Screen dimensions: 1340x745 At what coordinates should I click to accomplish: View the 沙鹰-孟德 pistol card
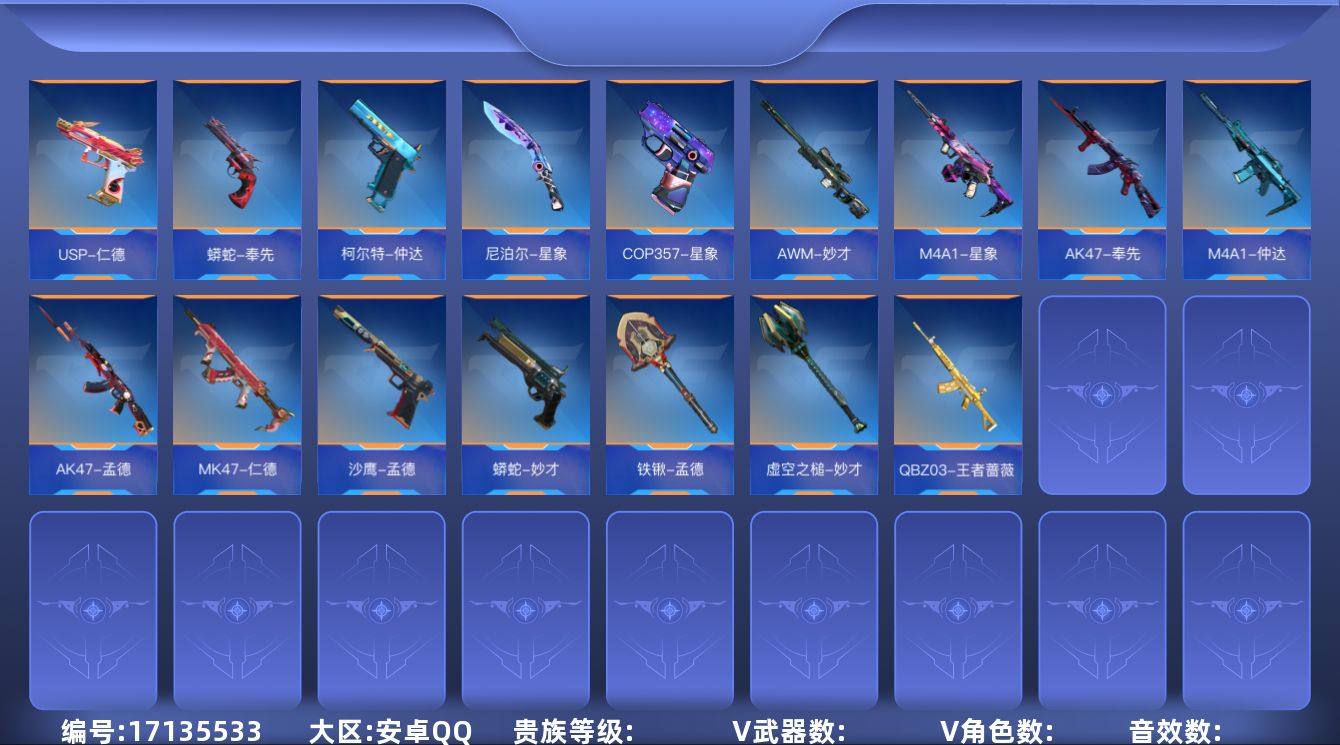pos(381,392)
